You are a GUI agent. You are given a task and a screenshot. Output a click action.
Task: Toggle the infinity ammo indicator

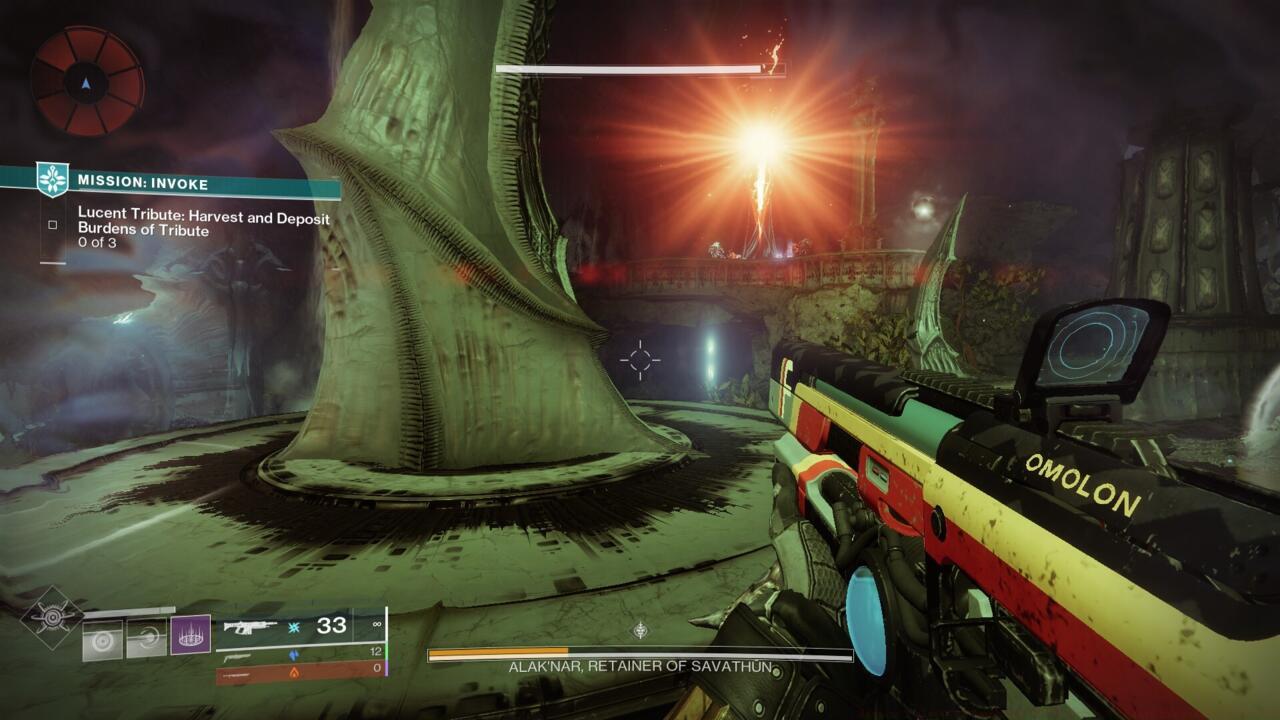point(377,624)
